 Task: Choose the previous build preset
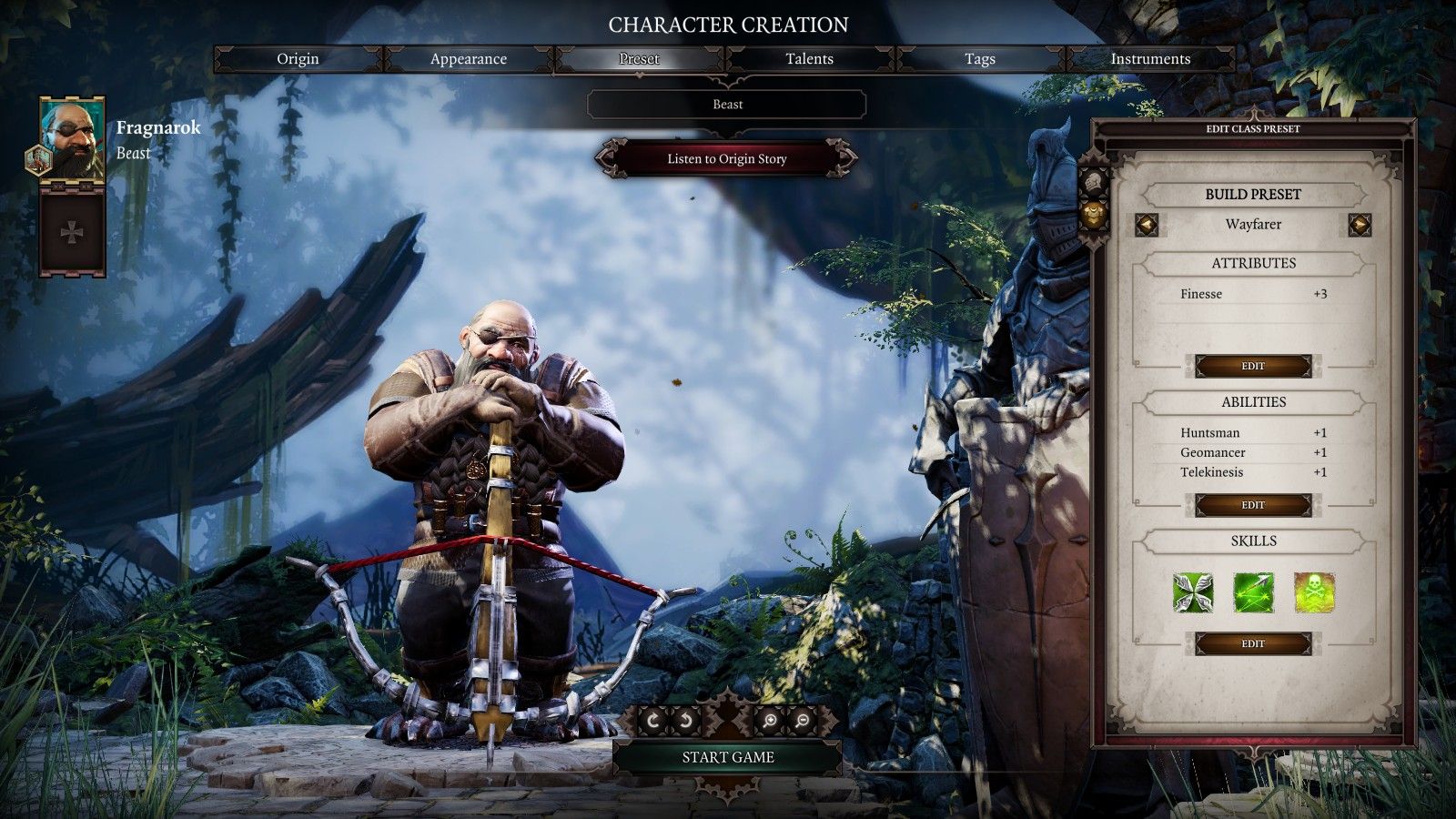pyautogui.click(x=1147, y=224)
